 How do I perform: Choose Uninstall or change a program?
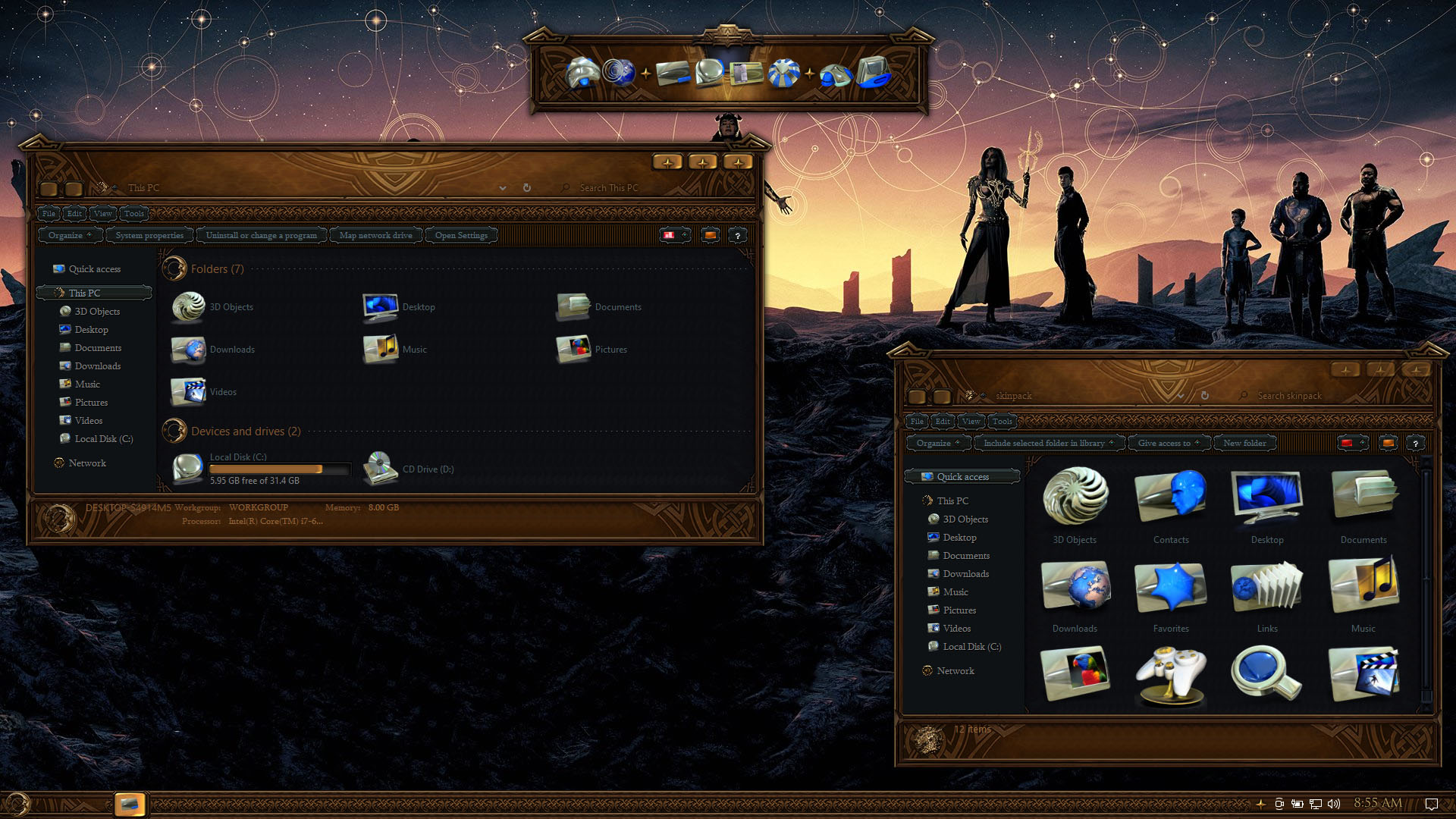[x=261, y=235]
